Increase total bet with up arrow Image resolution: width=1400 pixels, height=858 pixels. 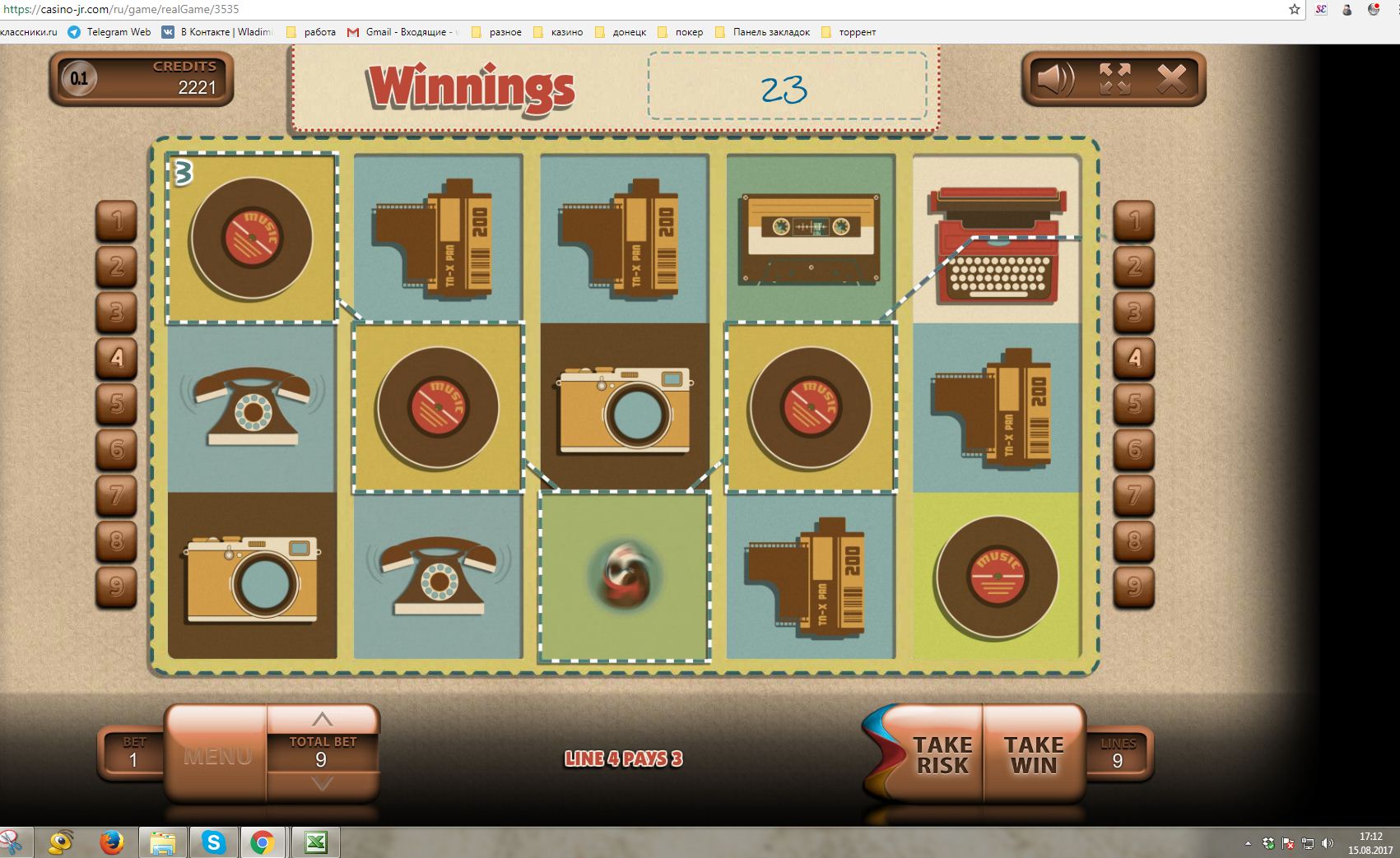(x=322, y=718)
